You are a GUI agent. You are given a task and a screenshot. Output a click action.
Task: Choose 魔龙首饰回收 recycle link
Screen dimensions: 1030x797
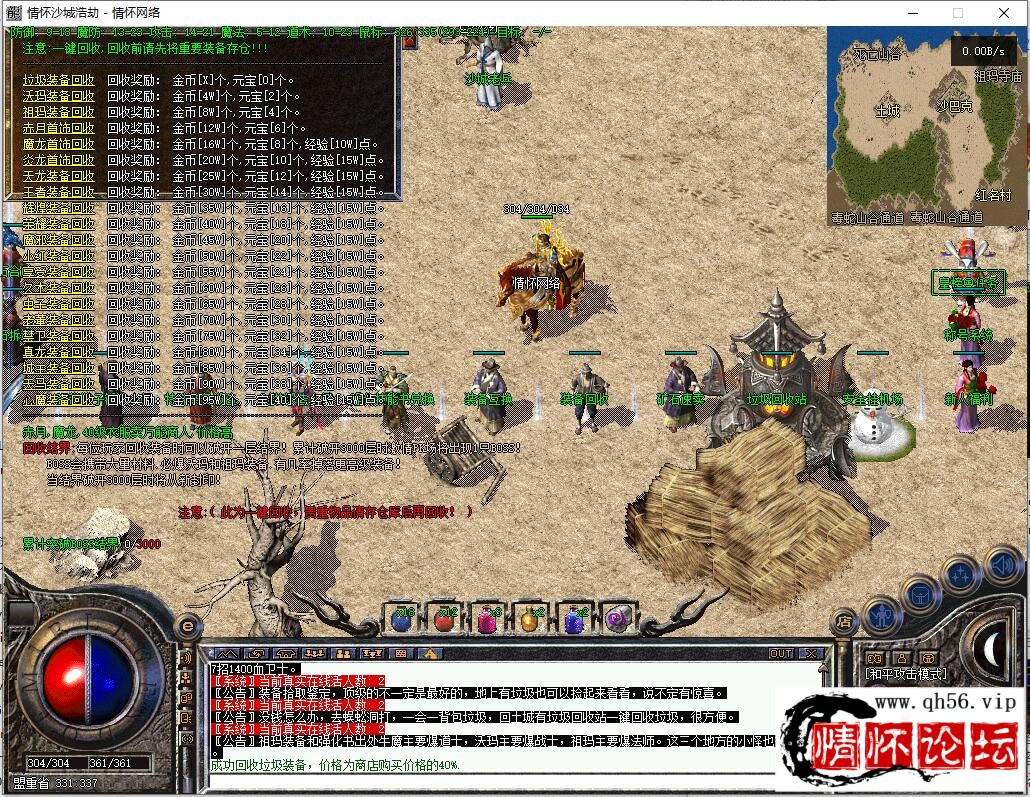59,144
